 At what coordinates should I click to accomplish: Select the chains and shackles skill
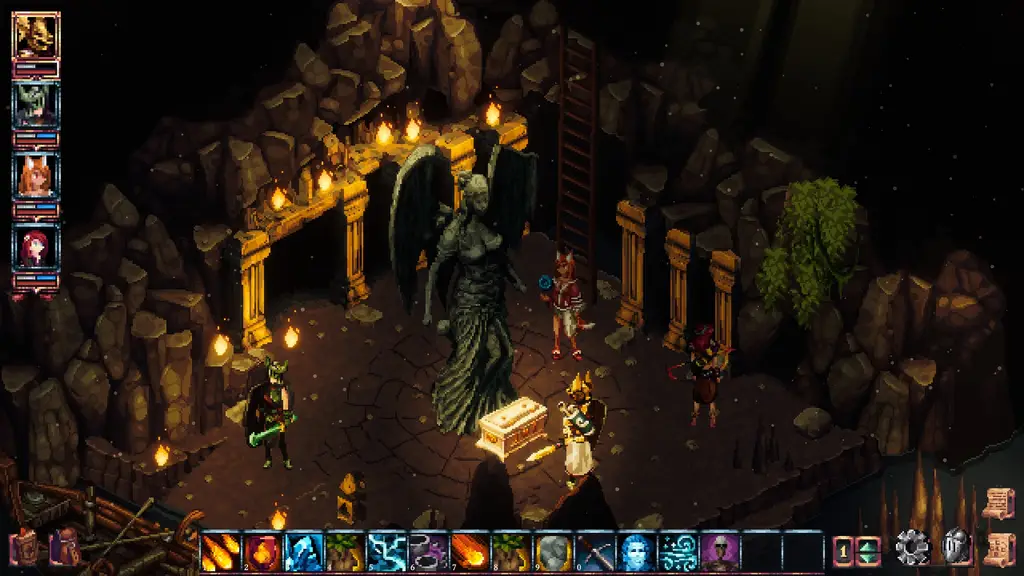(427, 551)
